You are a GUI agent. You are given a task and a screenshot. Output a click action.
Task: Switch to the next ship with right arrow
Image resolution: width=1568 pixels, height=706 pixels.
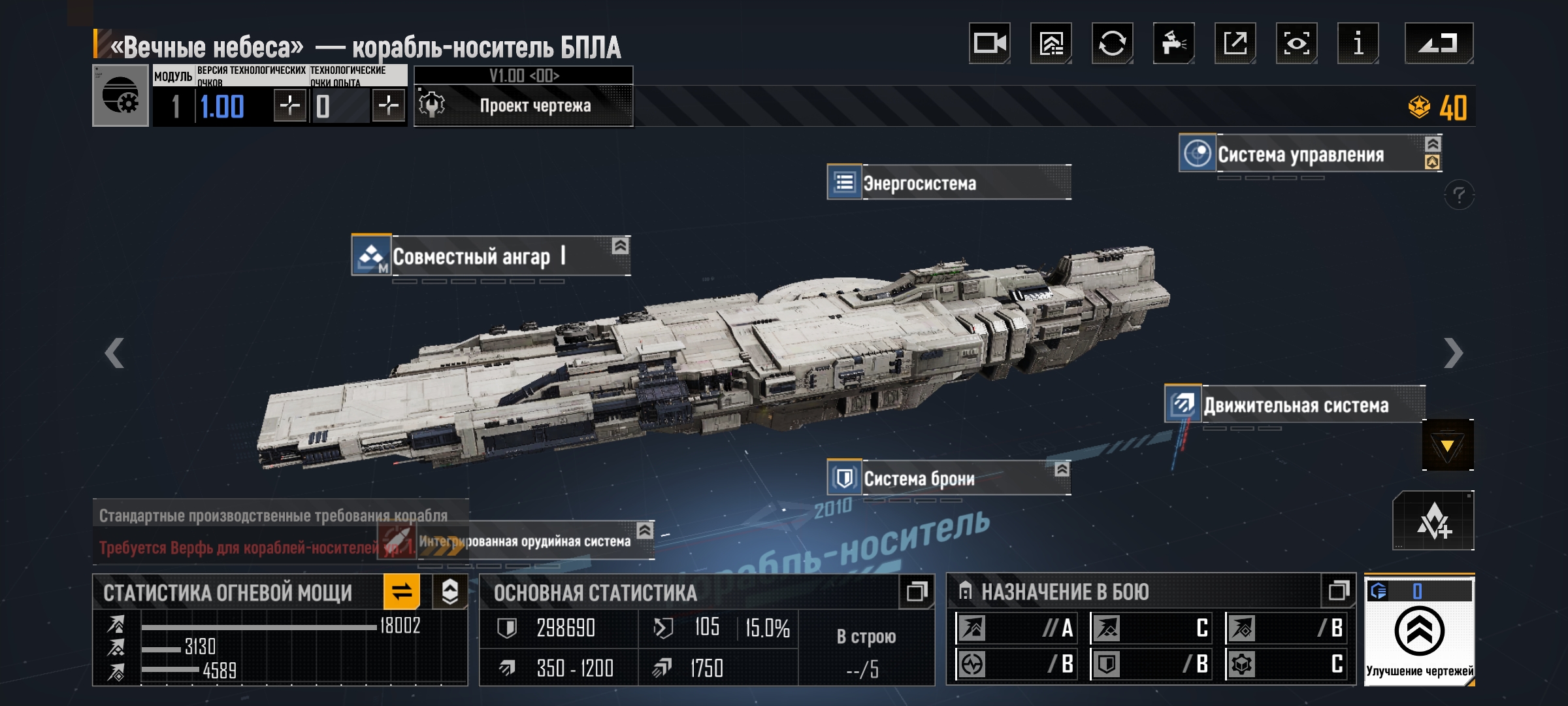click(1453, 353)
